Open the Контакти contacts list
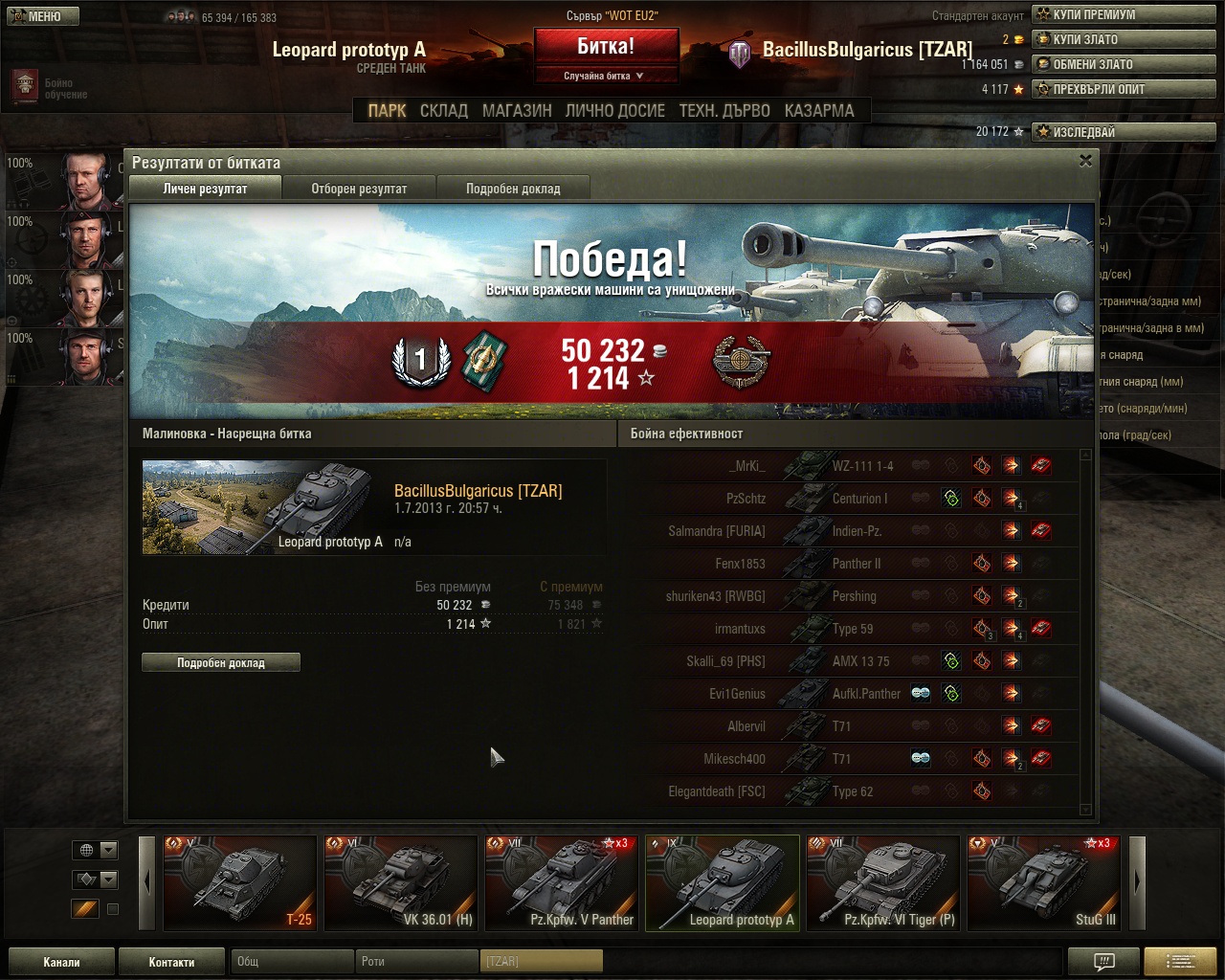Viewport: 1225px width, 980px height. (171, 962)
